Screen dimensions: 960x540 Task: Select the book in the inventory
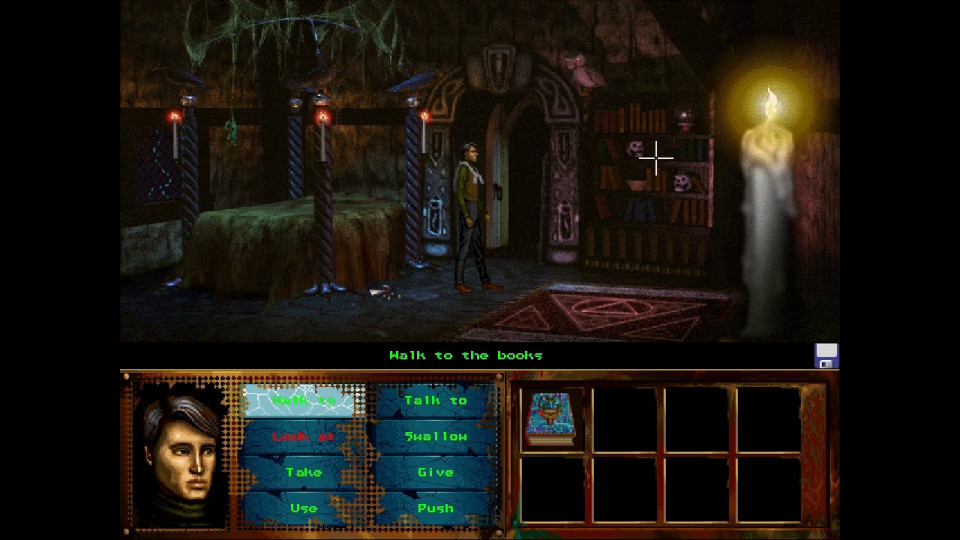tap(550, 419)
